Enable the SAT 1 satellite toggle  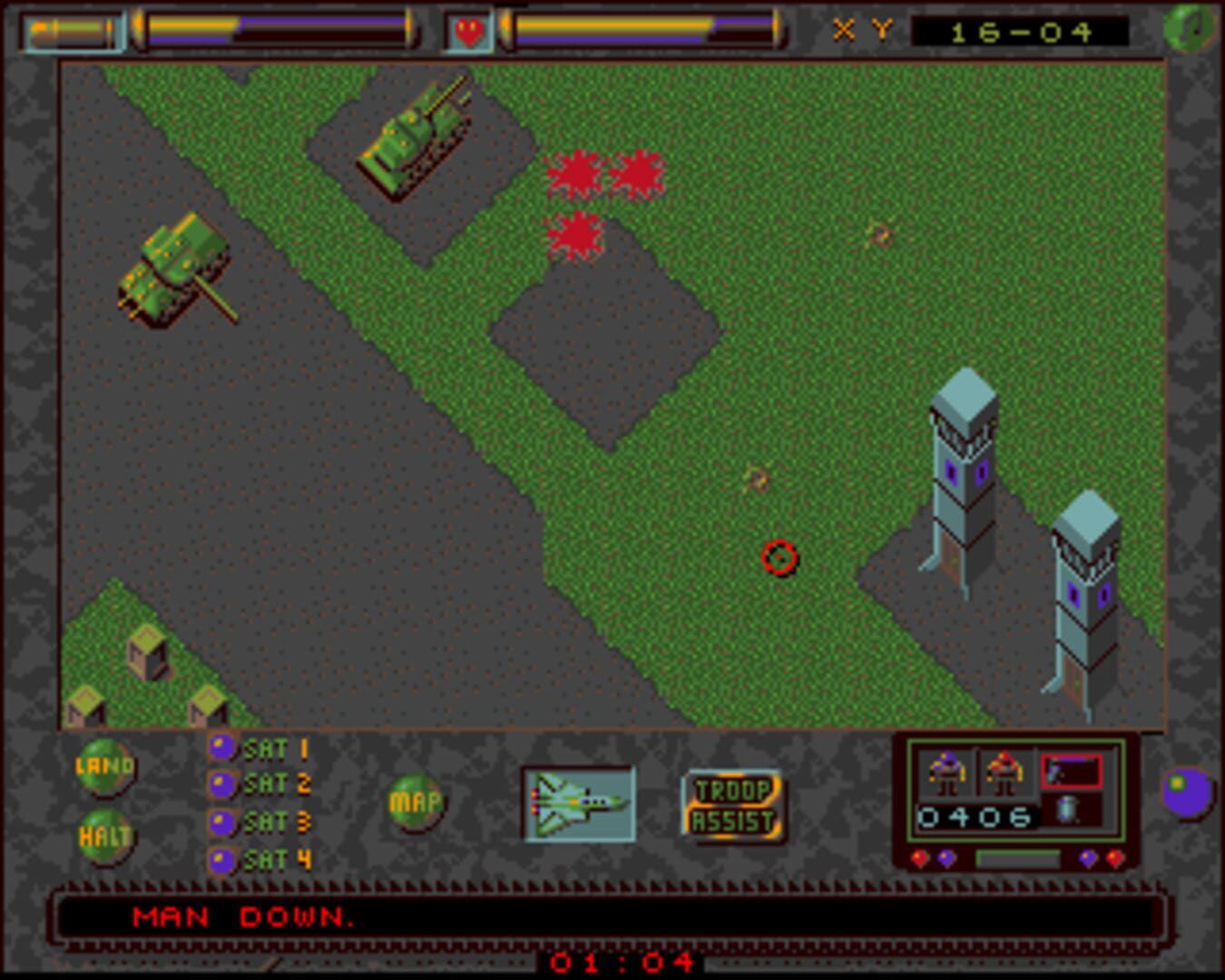[x=220, y=748]
